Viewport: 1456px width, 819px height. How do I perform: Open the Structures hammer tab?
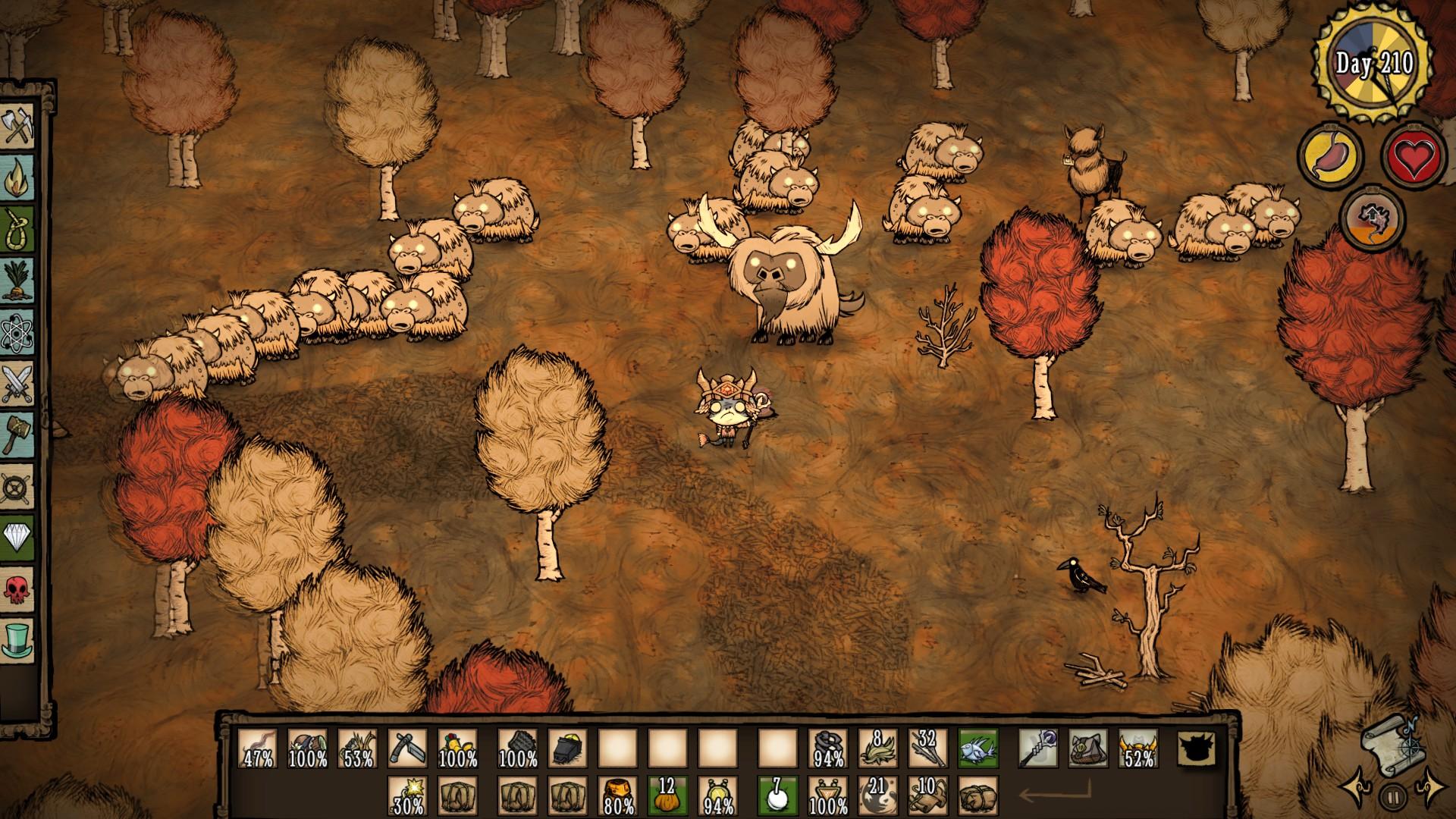18,435
